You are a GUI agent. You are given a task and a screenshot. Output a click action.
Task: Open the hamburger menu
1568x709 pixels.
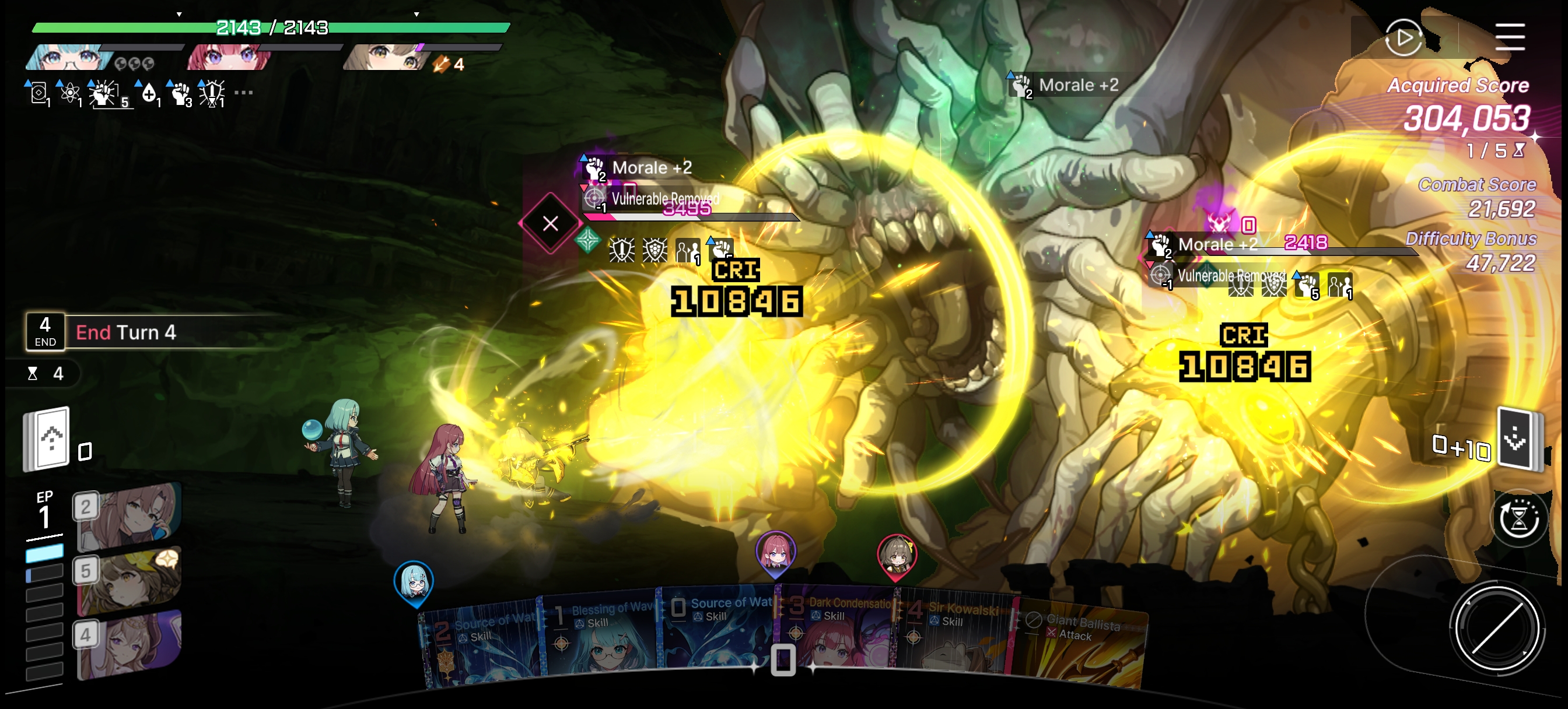coord(1510,38)
